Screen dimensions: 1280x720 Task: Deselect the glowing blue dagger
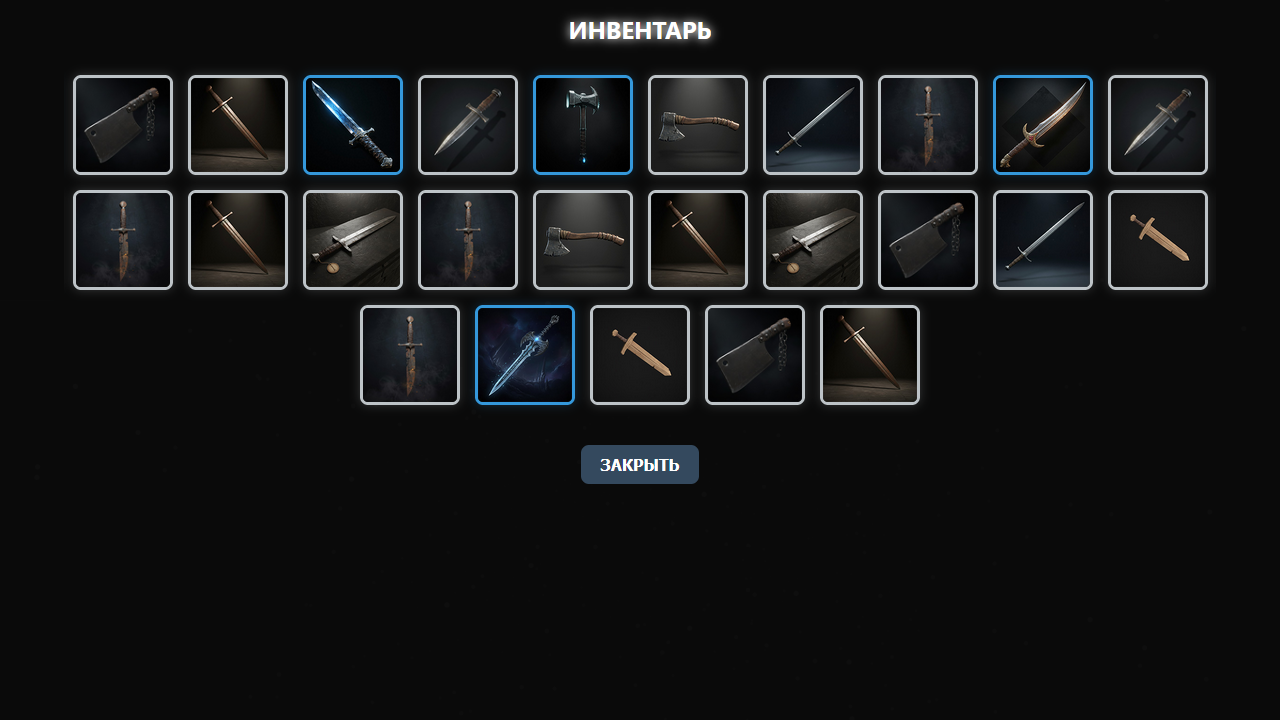(x=352, y=124)
